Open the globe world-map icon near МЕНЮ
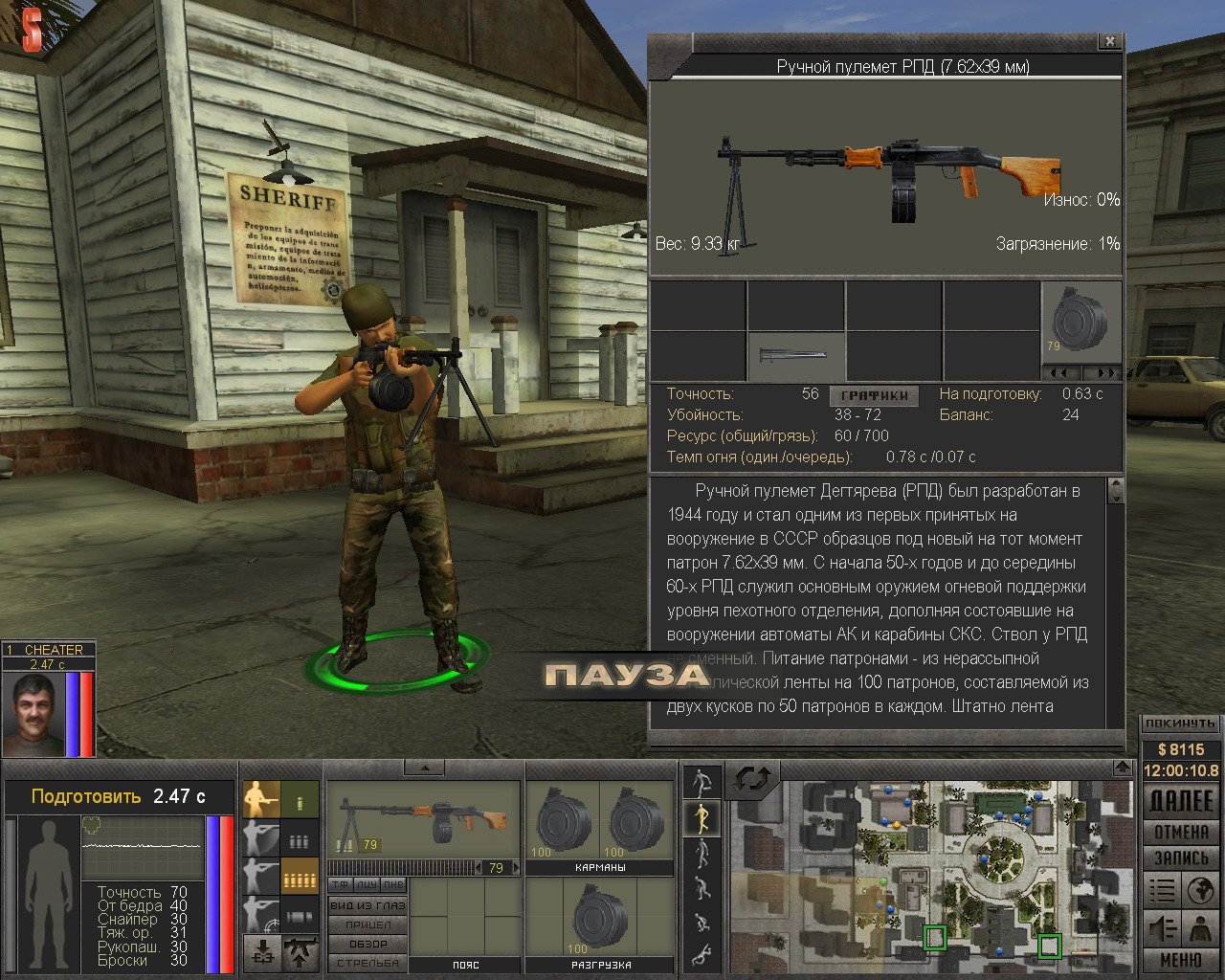The height and width of the screenshot is (980, 1225). tap(1200, 891)
